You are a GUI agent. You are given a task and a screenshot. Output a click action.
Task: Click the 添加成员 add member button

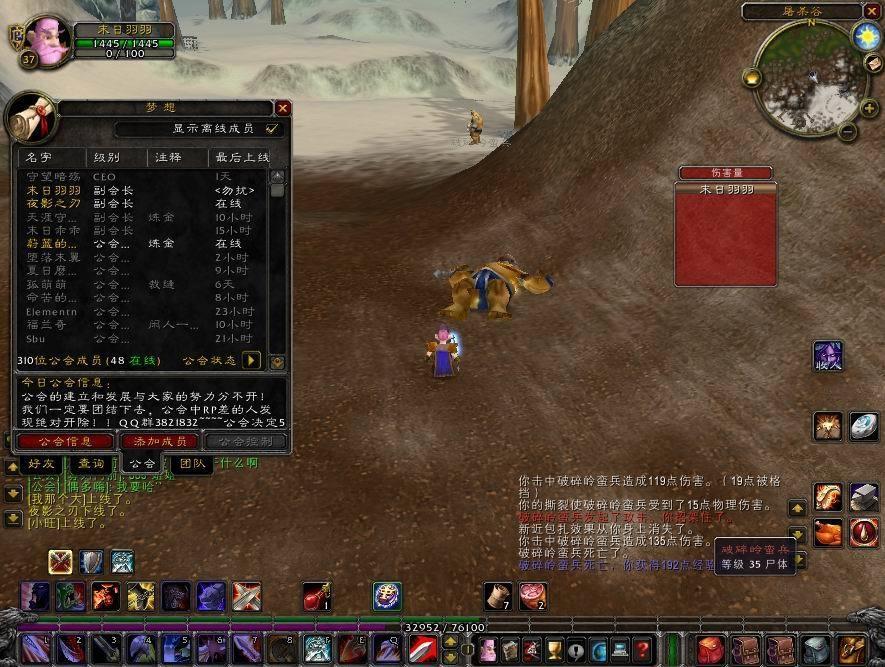point(159,441)
